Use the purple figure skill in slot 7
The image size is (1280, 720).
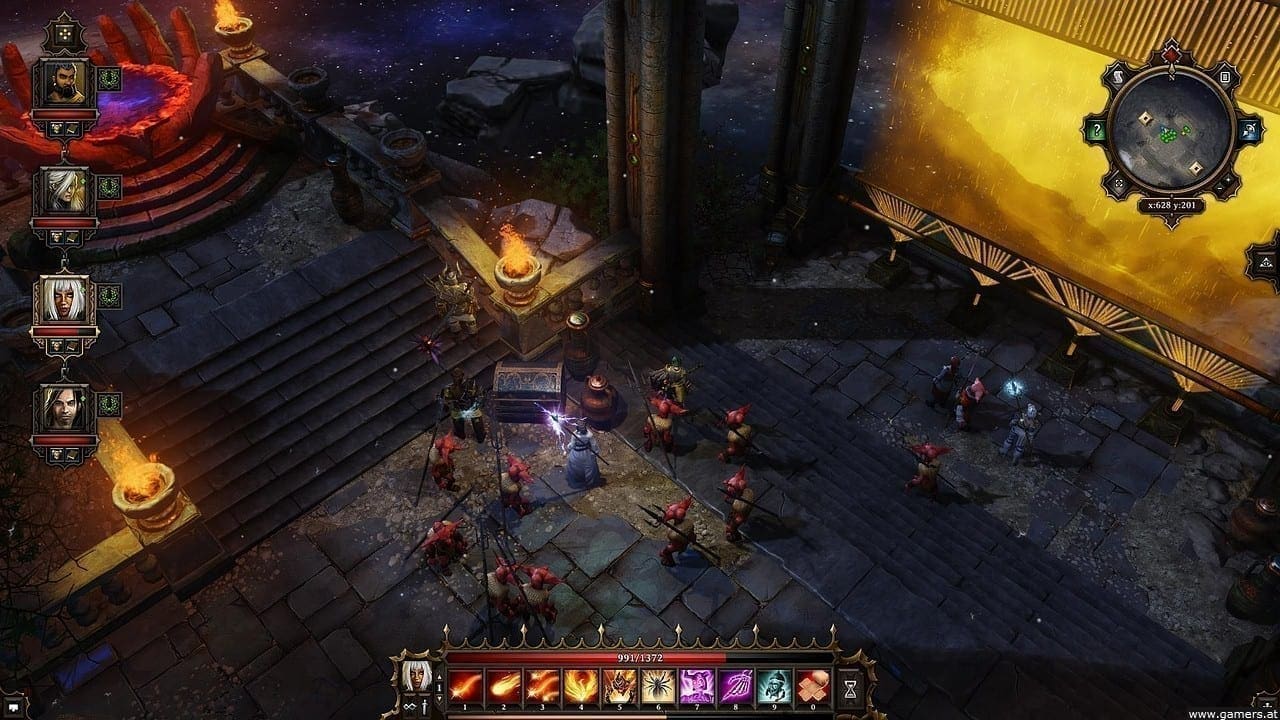pos(697,684)
